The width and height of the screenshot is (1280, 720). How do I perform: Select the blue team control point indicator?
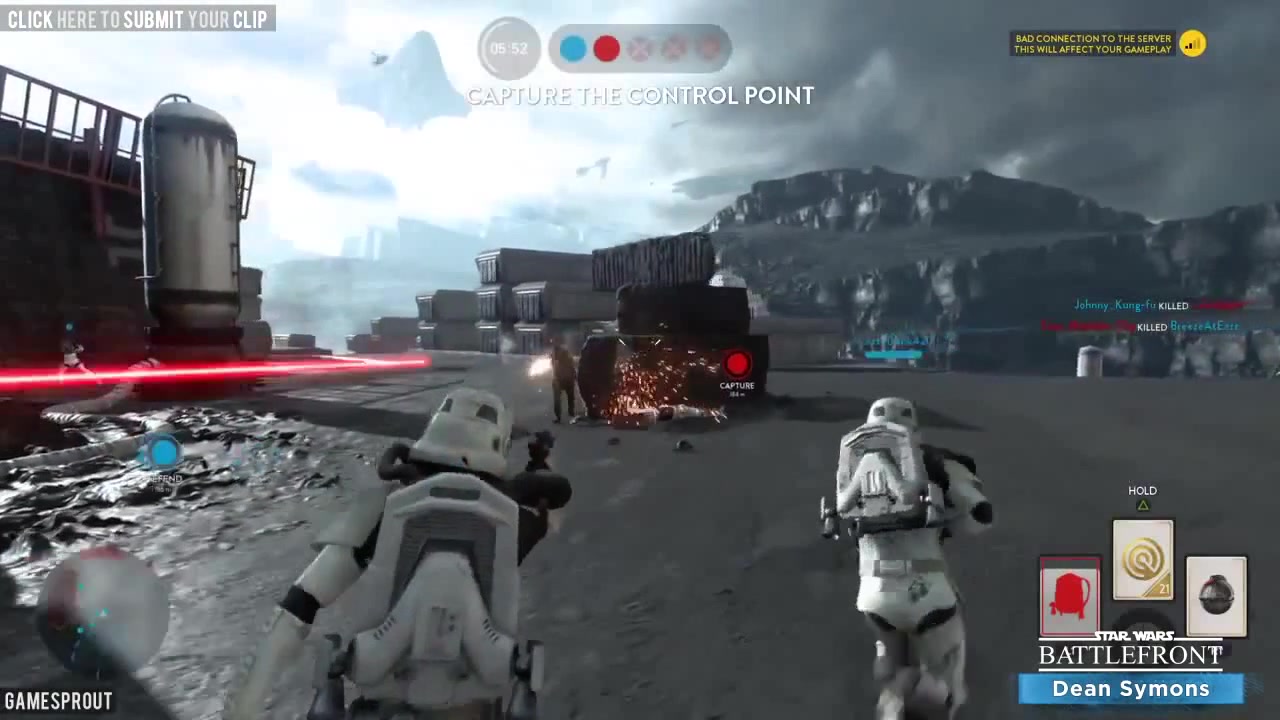coord(572,48)
